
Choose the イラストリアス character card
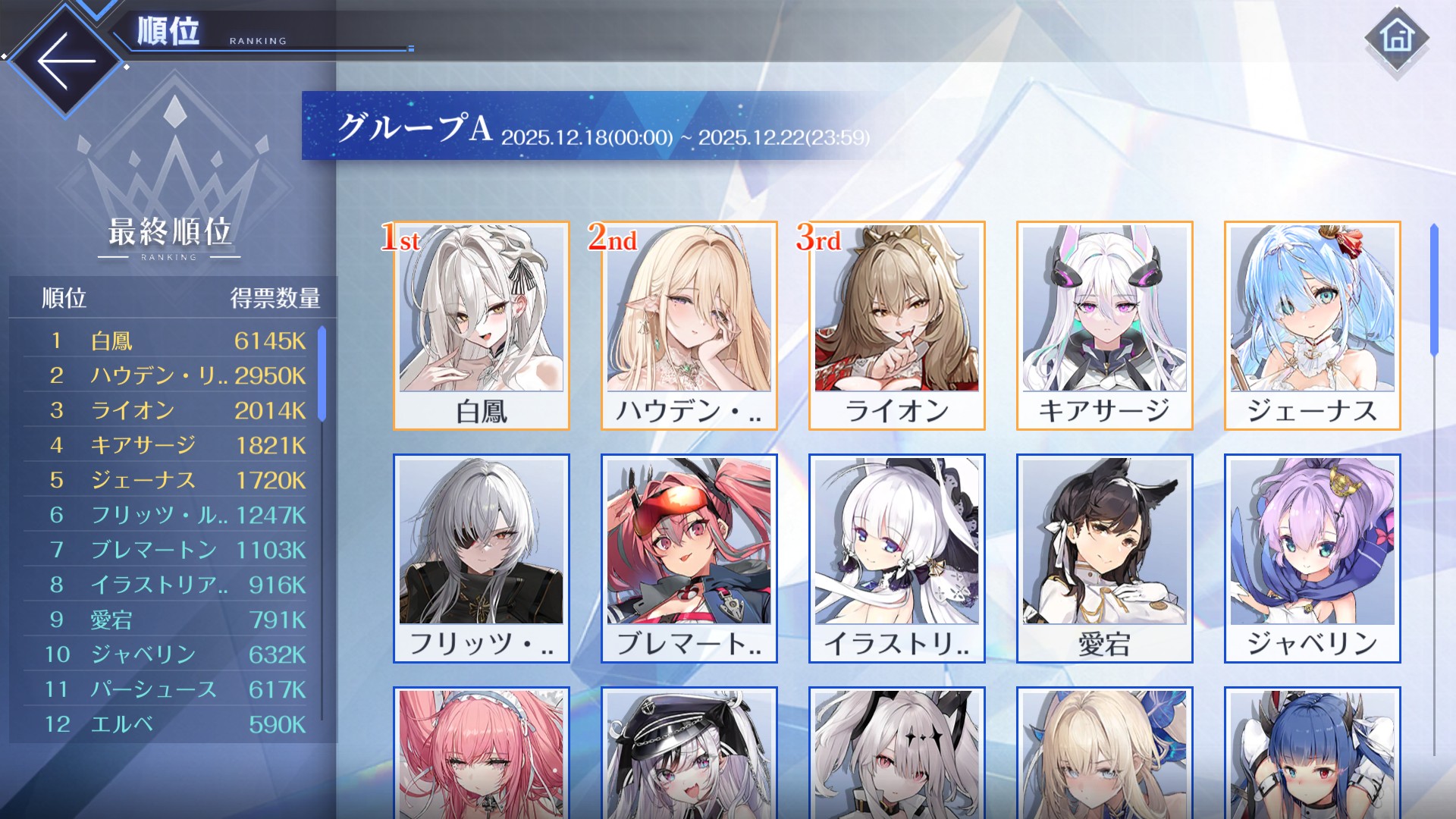coord(897,558)
